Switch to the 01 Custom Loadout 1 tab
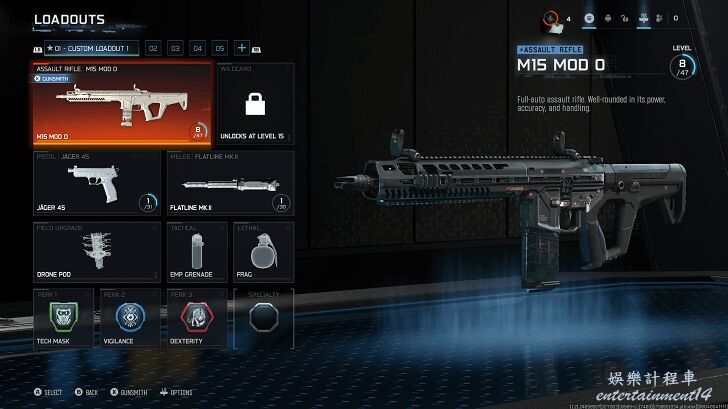The height and width of the screenshot is (409, 728). 91,48
